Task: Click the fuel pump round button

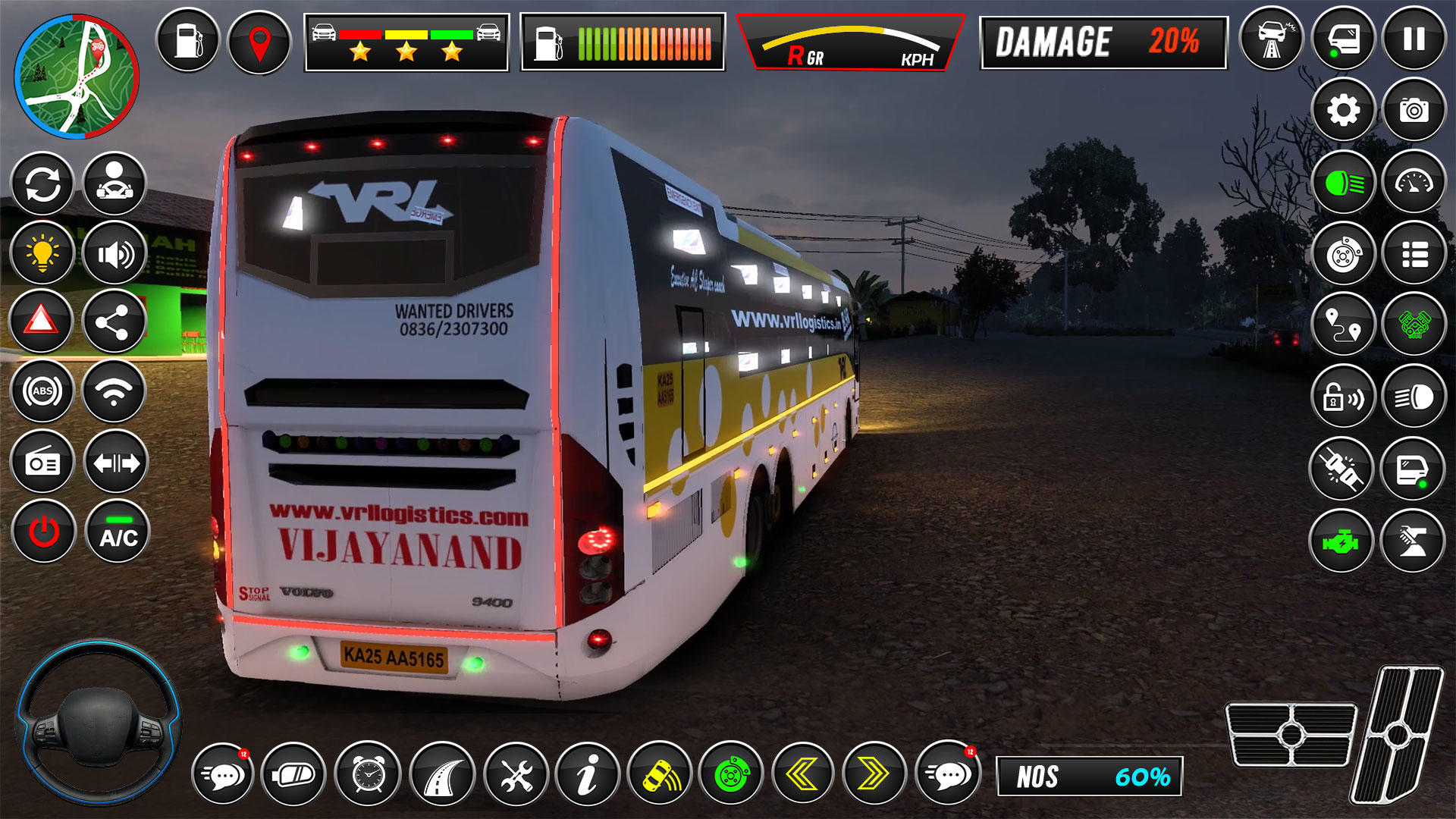Action: pos(188,41)
